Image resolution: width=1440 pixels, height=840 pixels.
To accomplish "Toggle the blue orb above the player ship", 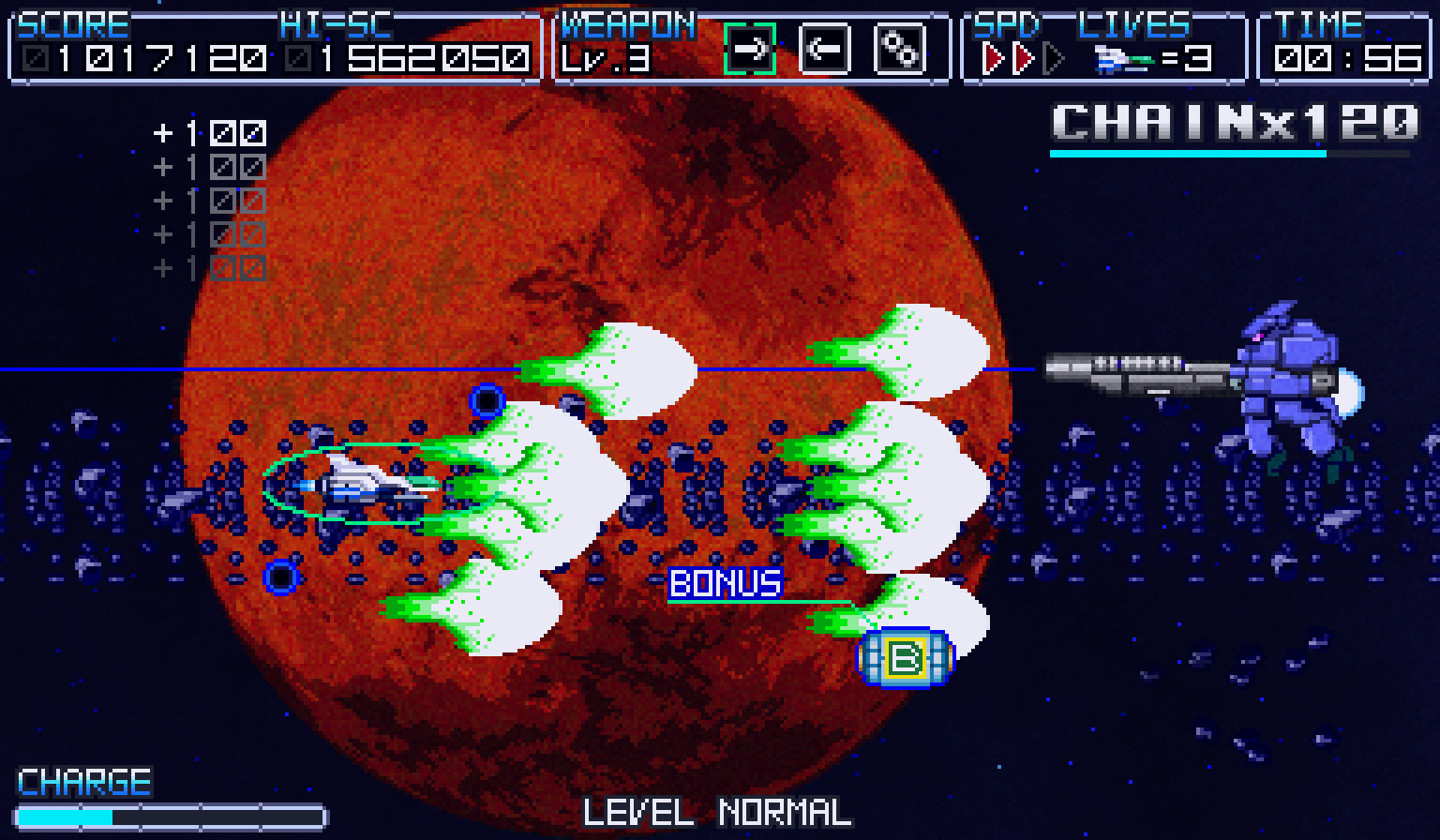I will 487,401.
